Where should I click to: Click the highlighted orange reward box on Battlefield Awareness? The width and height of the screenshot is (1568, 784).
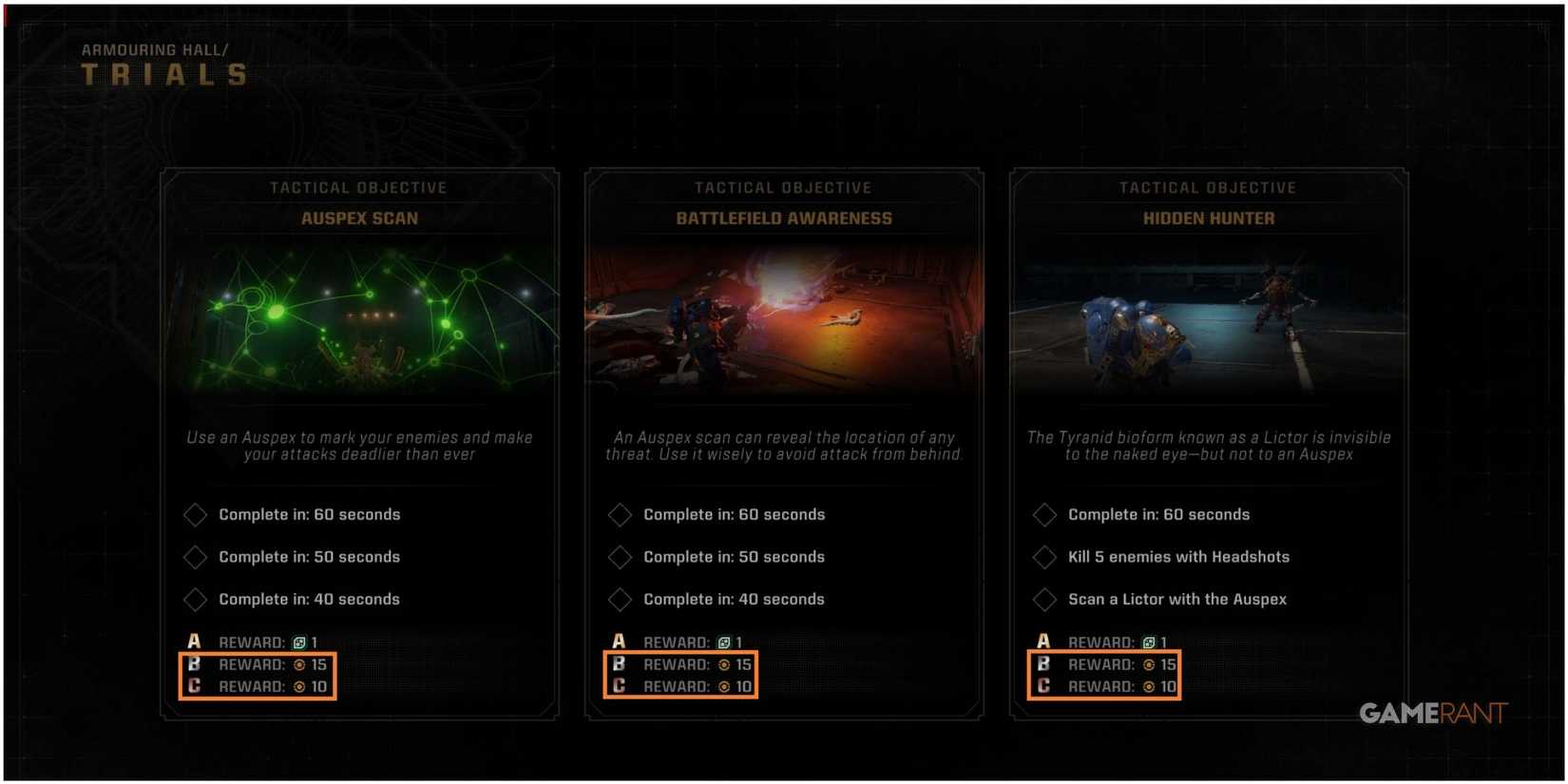coord(680,676)
